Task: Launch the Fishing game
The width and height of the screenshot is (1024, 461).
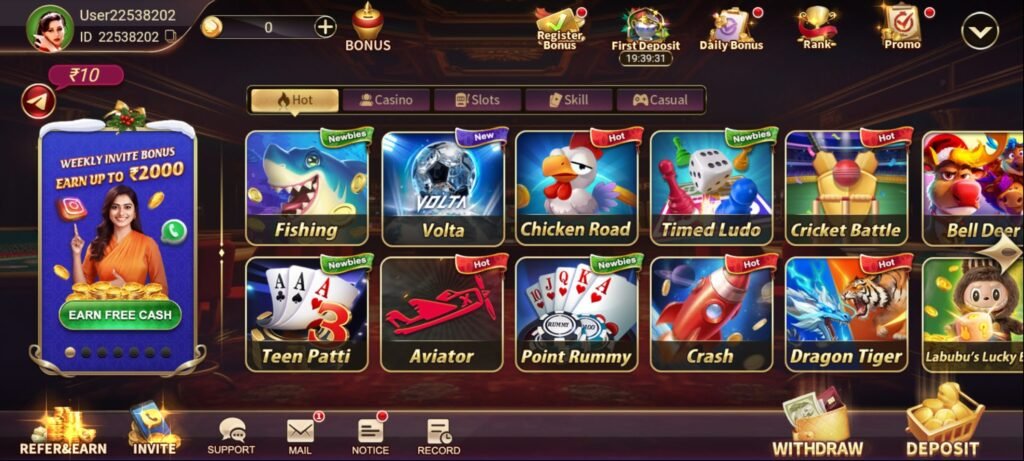Action: 306,188
